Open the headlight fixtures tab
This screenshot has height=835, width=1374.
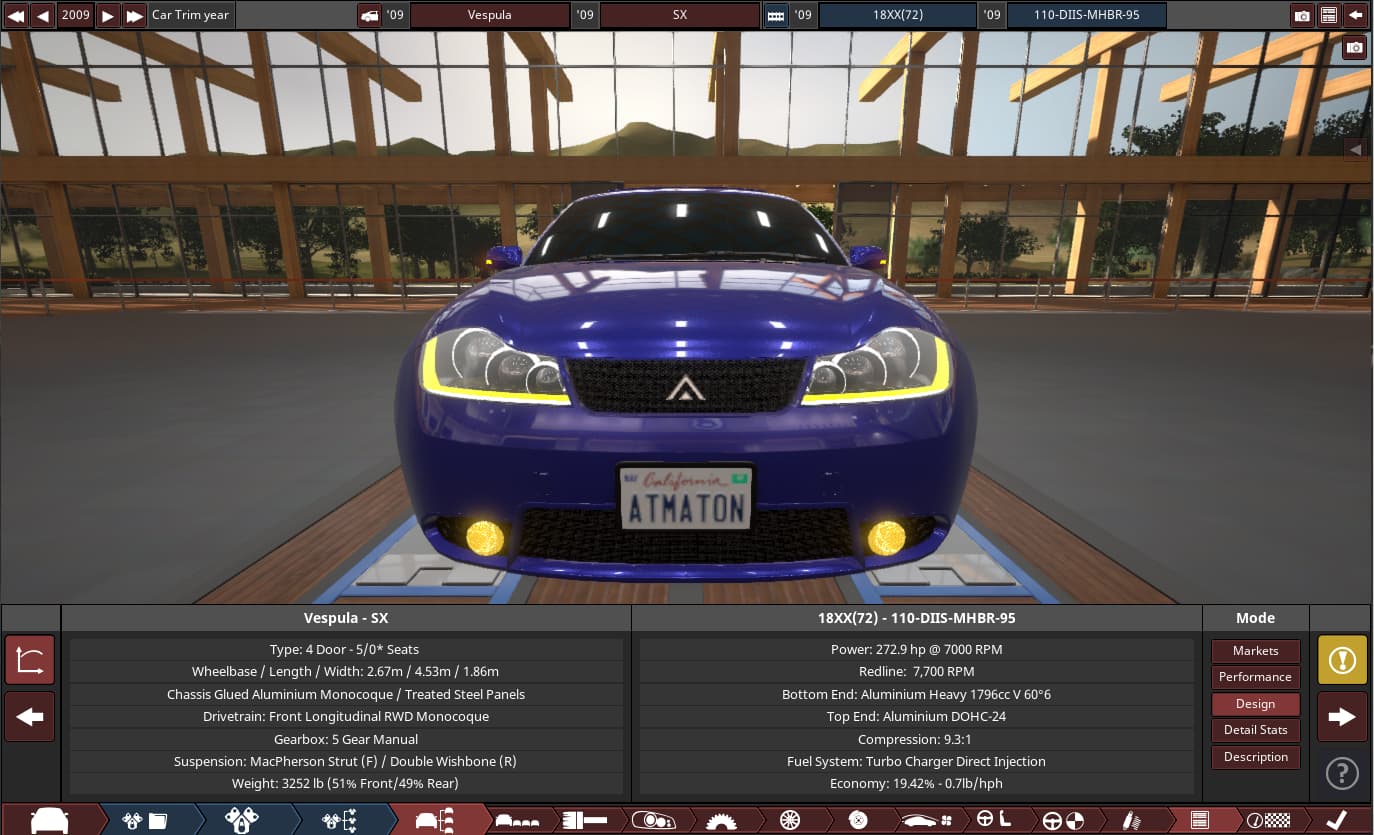[x=653, y=821]
